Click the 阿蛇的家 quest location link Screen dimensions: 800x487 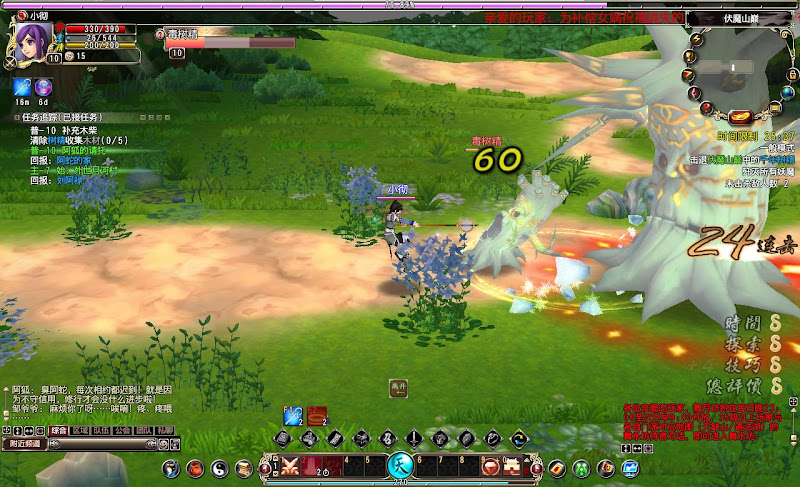click(73, 160)
